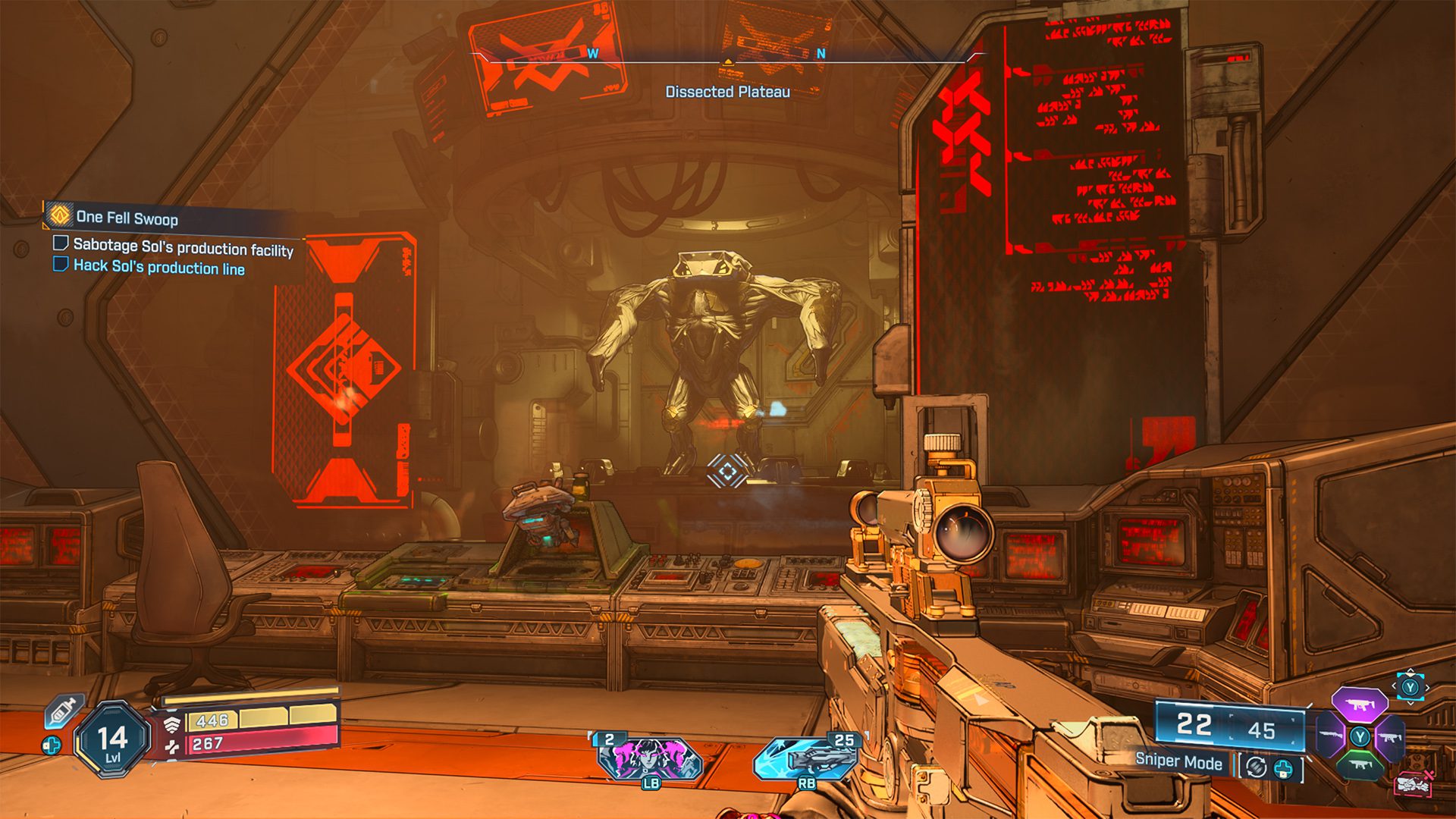Image resolution: width=1456 pixels, height=819 pixels.
Task: Select the syringe repkit icon
Action: tap(64, 711)
